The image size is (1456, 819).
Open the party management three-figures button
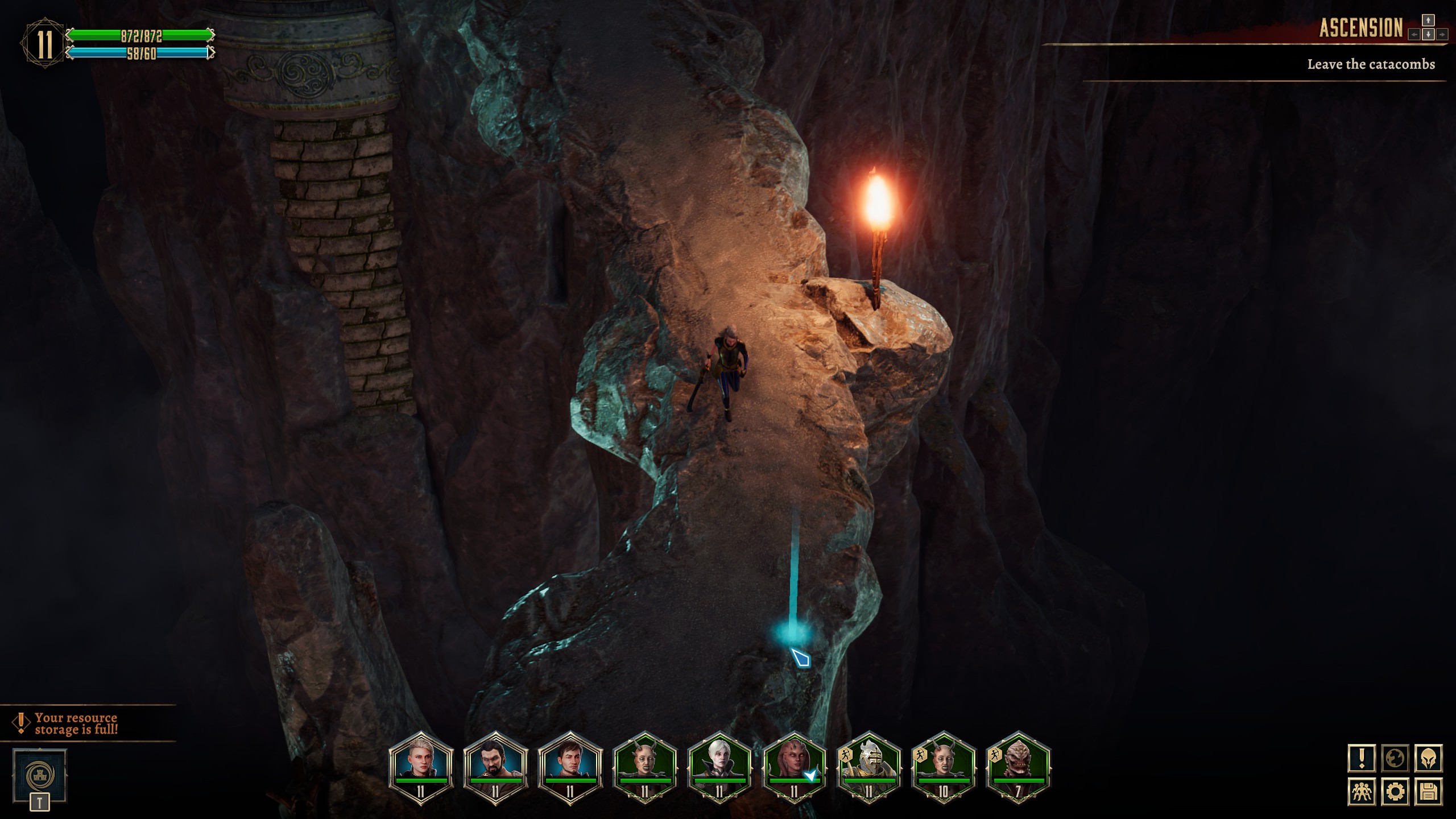pos(1362,792)
